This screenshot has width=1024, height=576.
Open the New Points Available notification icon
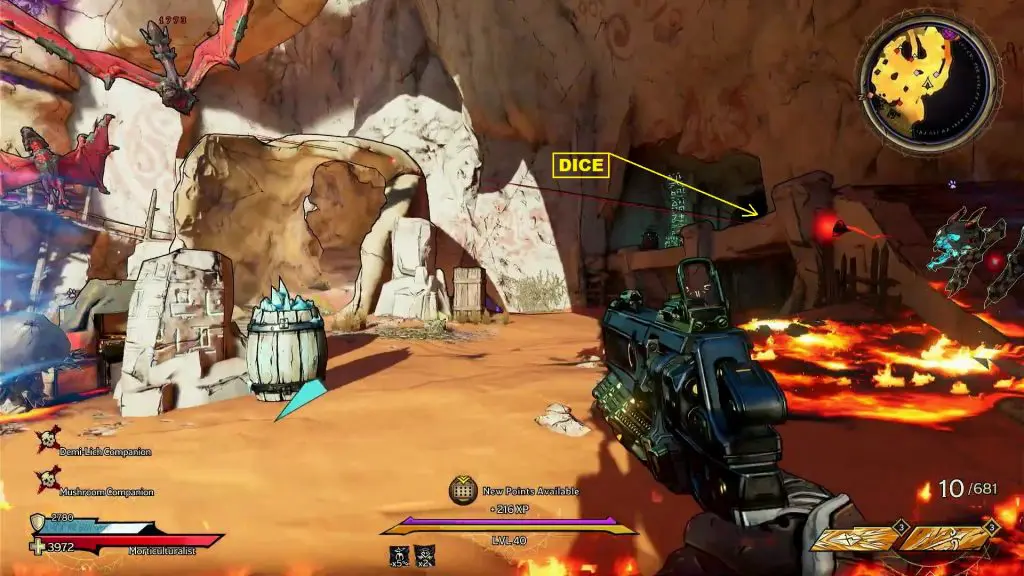pyautogui.click(x=461, y=489)
